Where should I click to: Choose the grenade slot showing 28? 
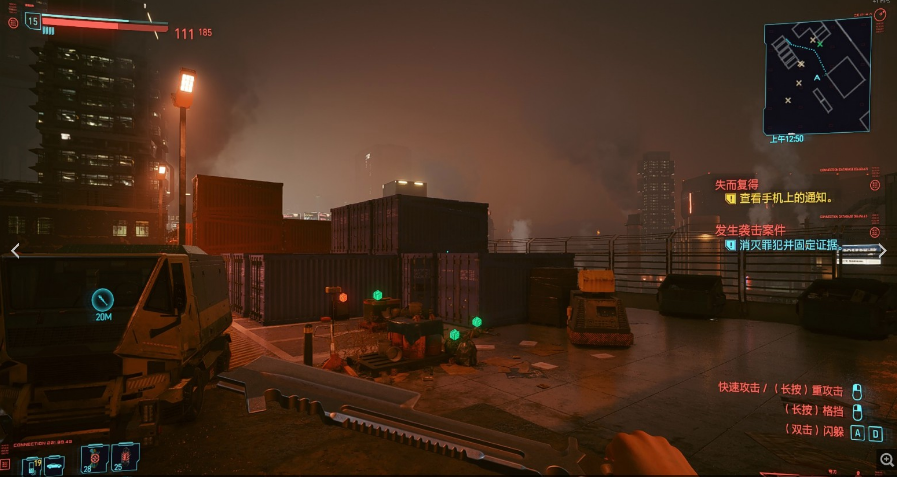pyautogui.click(x=95, y=457)
